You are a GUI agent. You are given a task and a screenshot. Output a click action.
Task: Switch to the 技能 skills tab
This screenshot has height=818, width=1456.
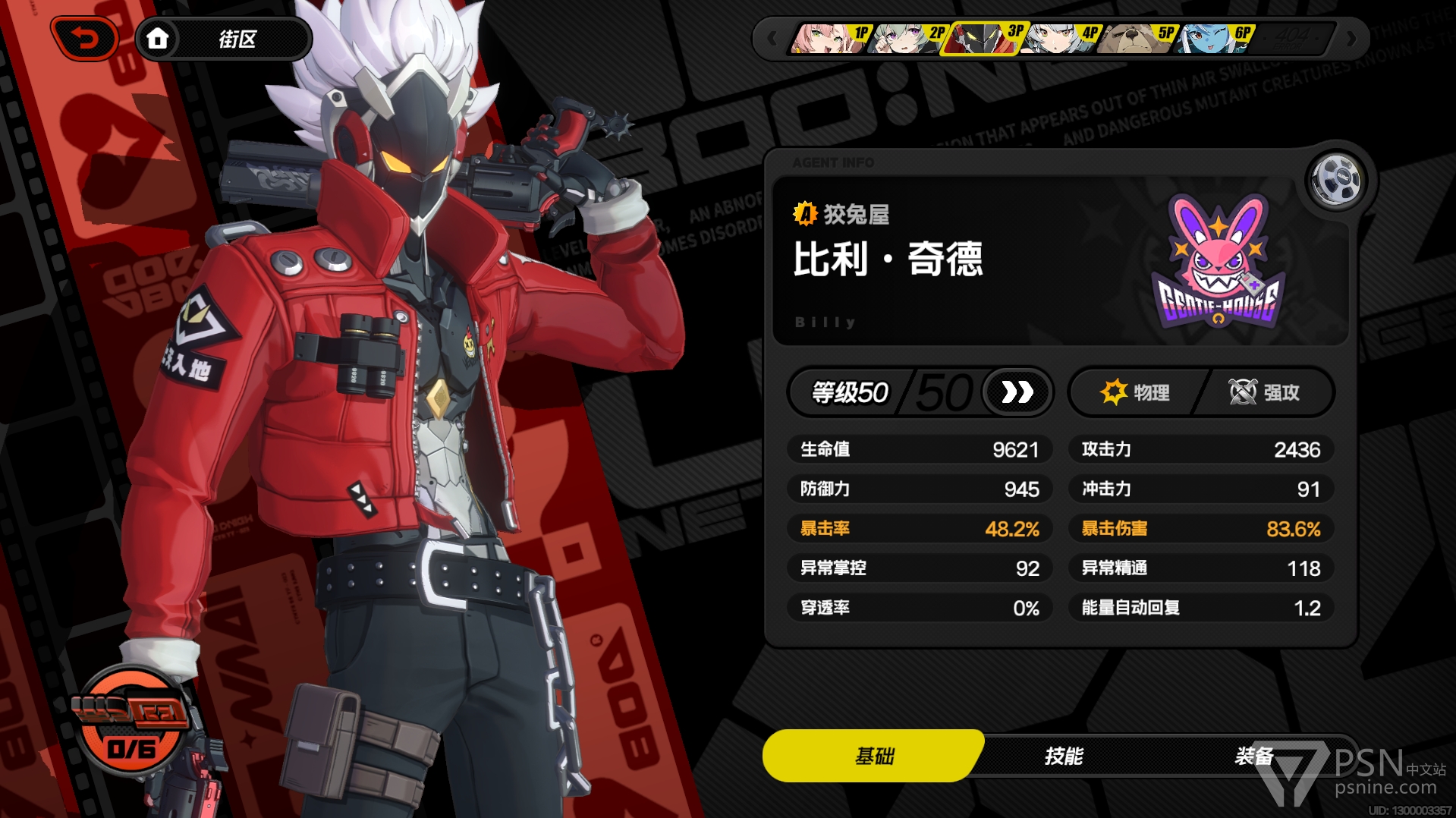(1063, 756)
